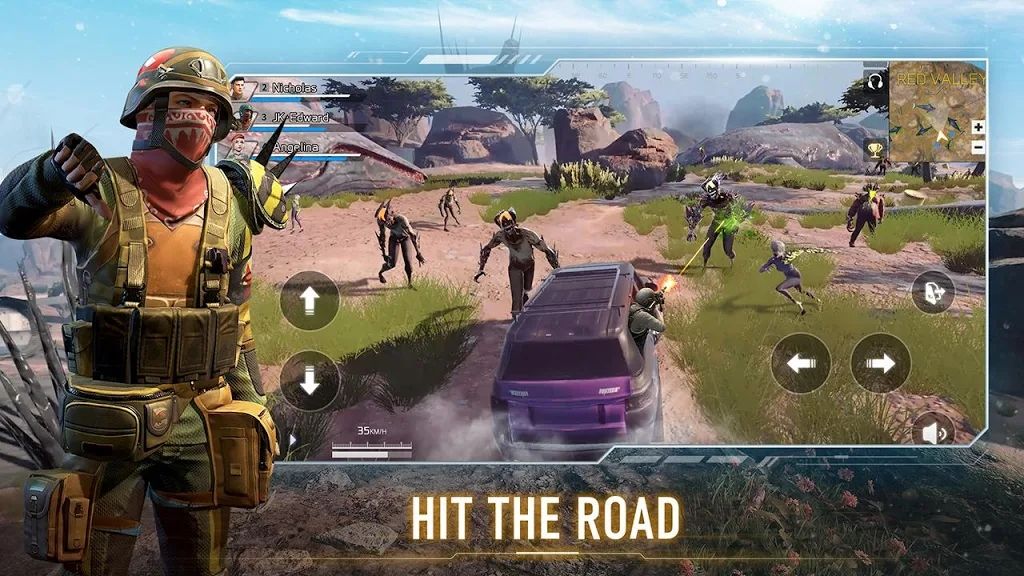Zoom out the minimap with minus button
Image resolution: width=1024 pixels, height=576 pixels.
977,147
